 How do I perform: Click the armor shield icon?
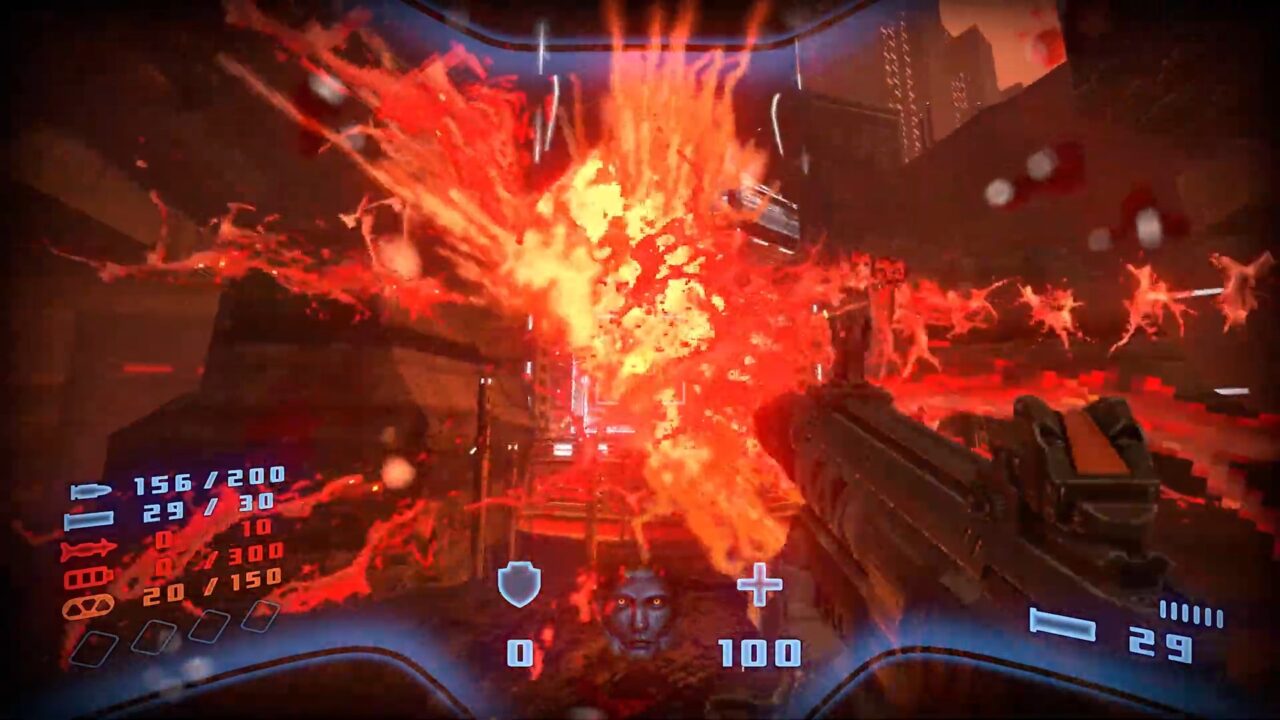(x=519, y=585)
